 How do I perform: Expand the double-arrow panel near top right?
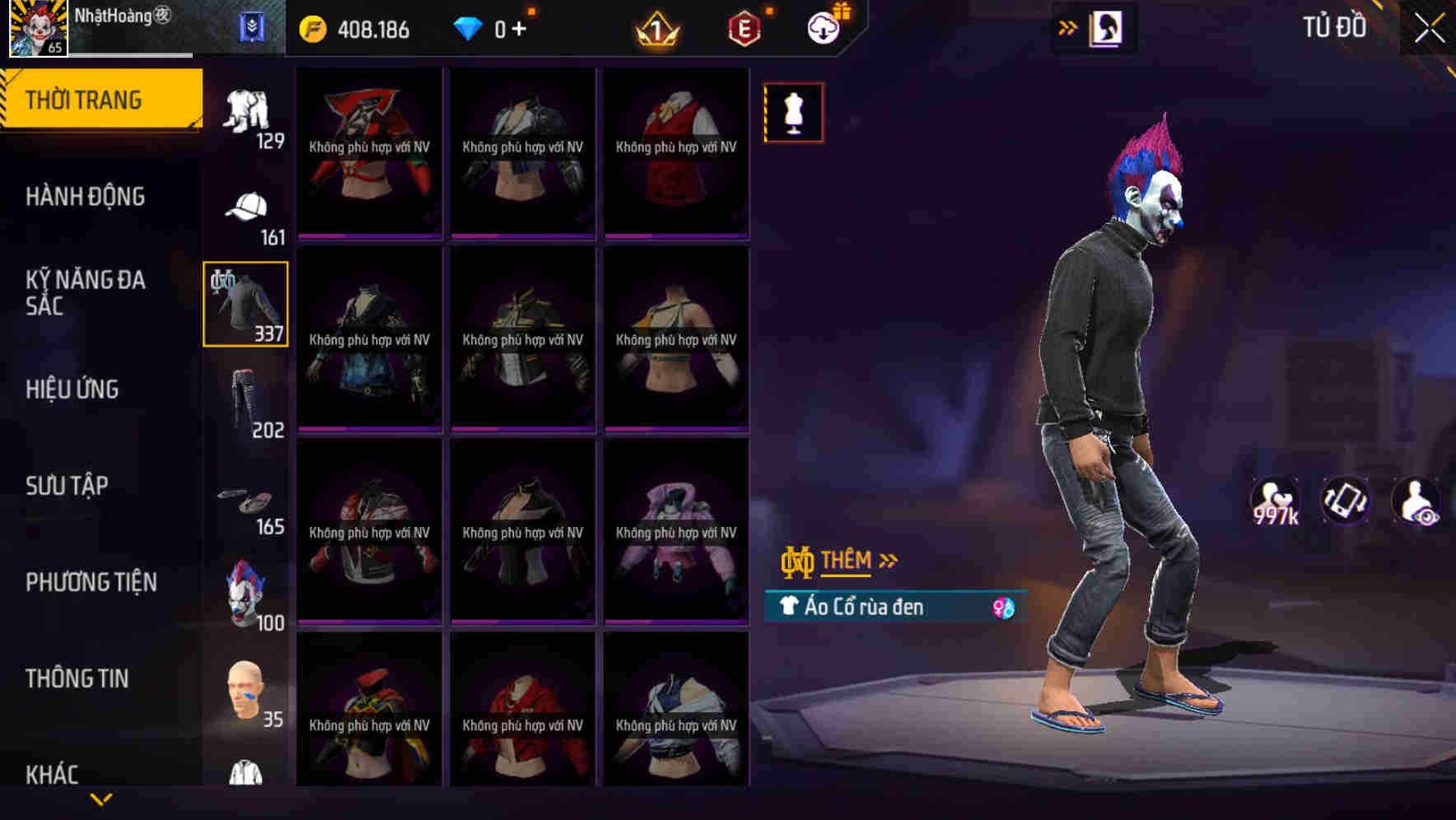(x=1068, y=26)
